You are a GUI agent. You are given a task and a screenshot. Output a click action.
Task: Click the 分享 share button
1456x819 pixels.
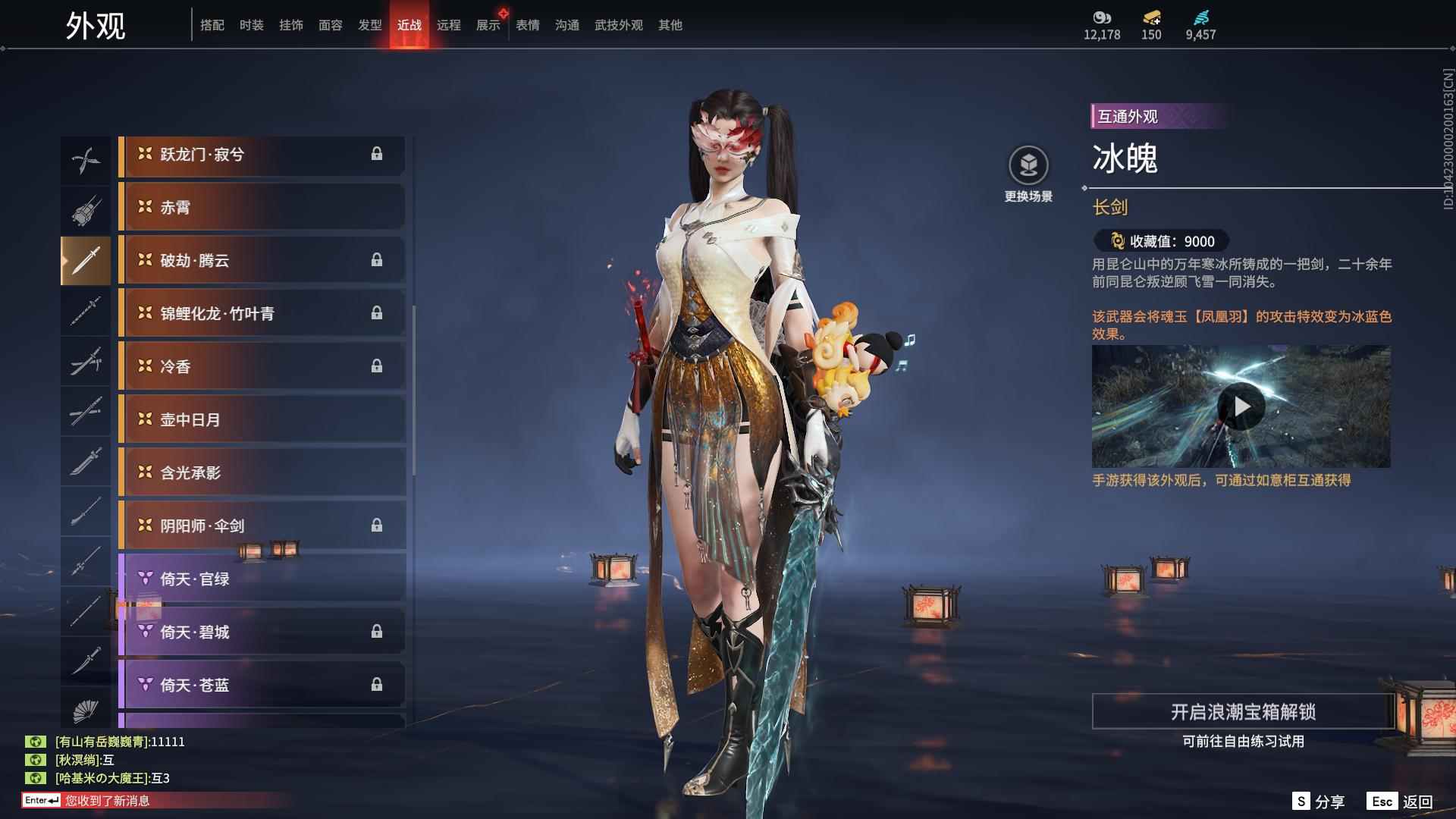tap(1318, 802)
